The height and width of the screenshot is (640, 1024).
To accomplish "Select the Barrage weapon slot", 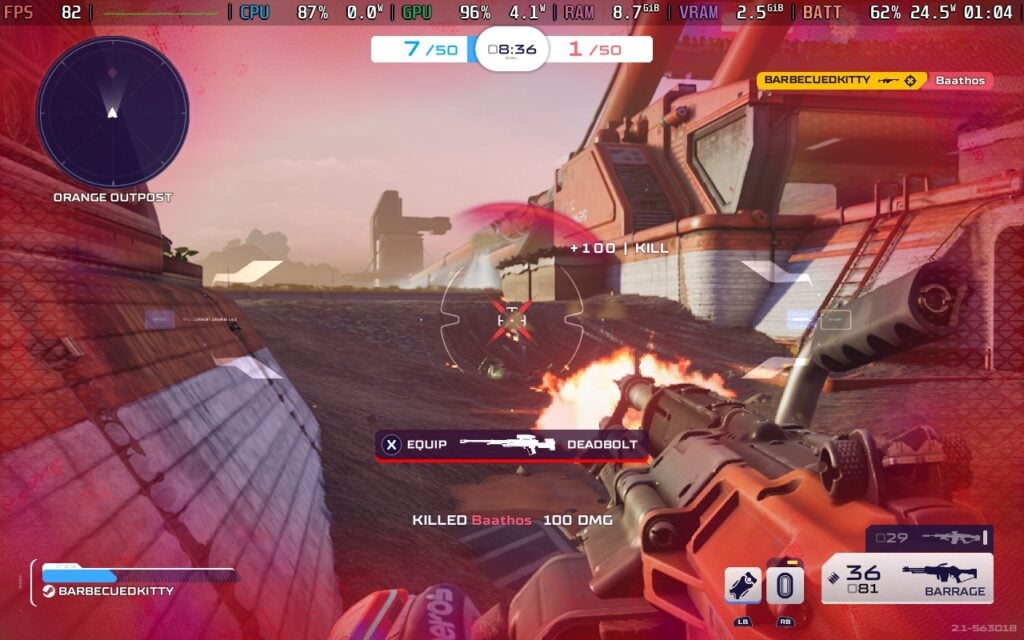I will click(x=907, y=579).
